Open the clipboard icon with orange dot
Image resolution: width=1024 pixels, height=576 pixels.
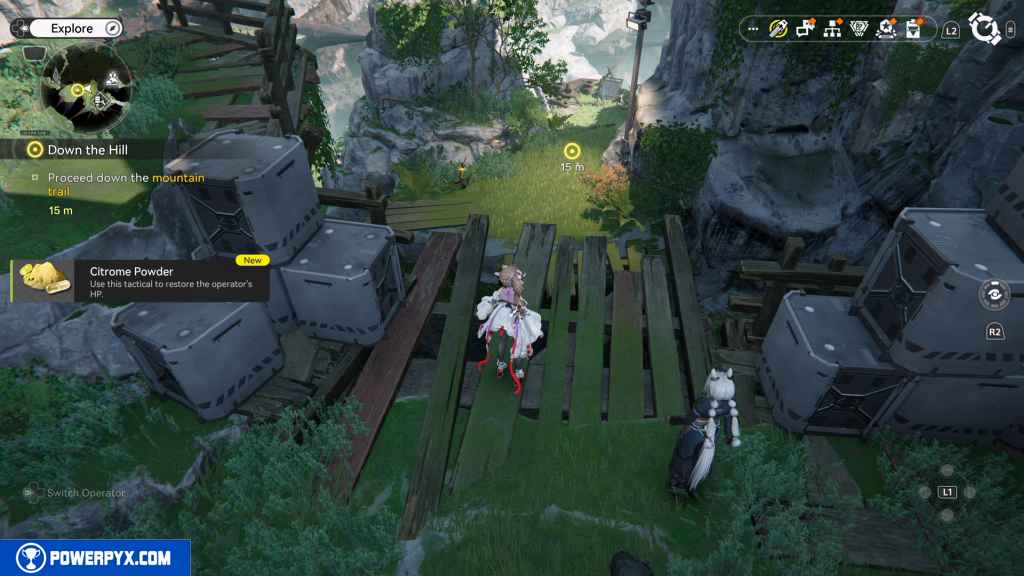point(912,29)
